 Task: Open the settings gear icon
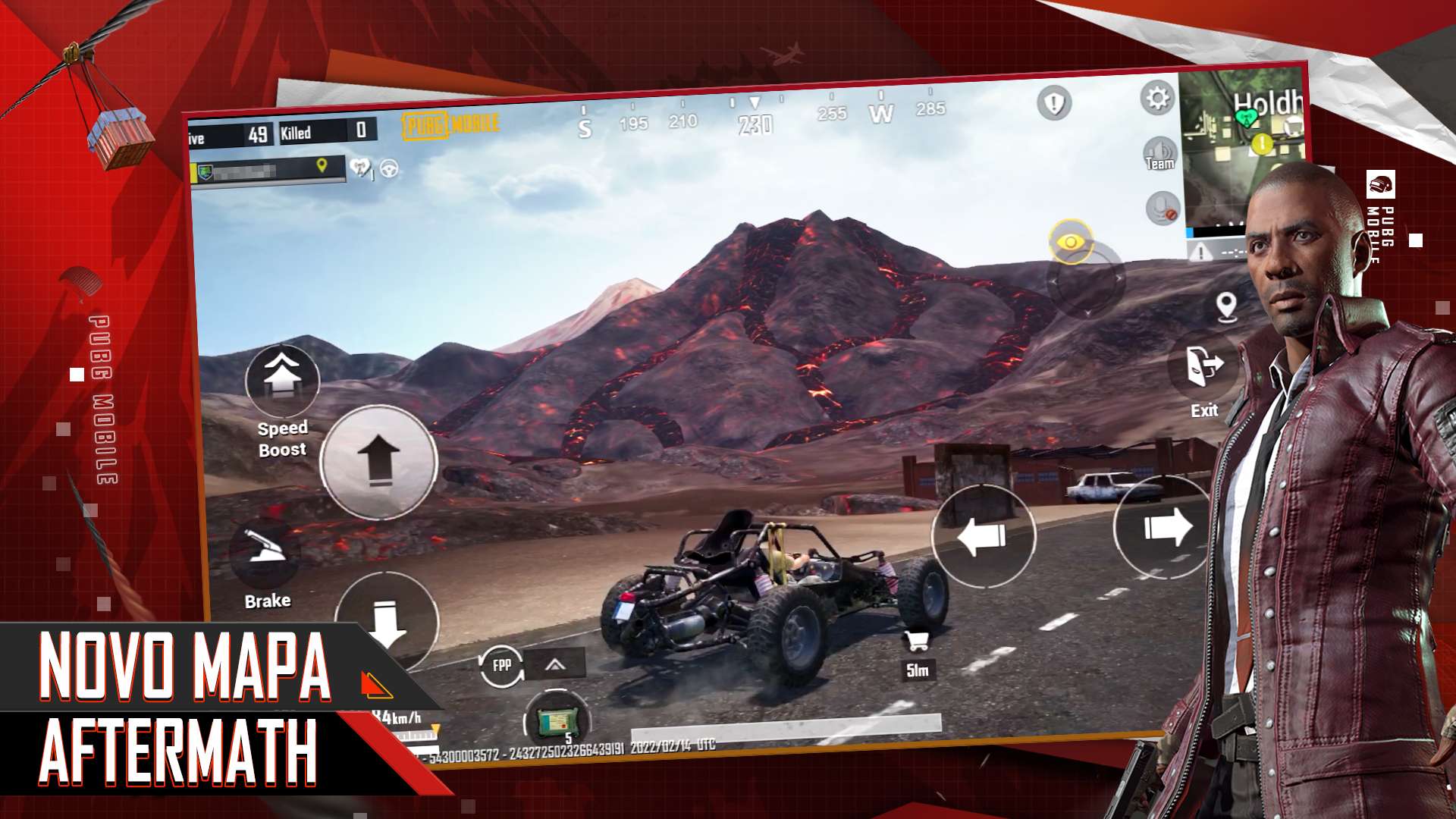pyautogui.click(x=1157, y=99)
